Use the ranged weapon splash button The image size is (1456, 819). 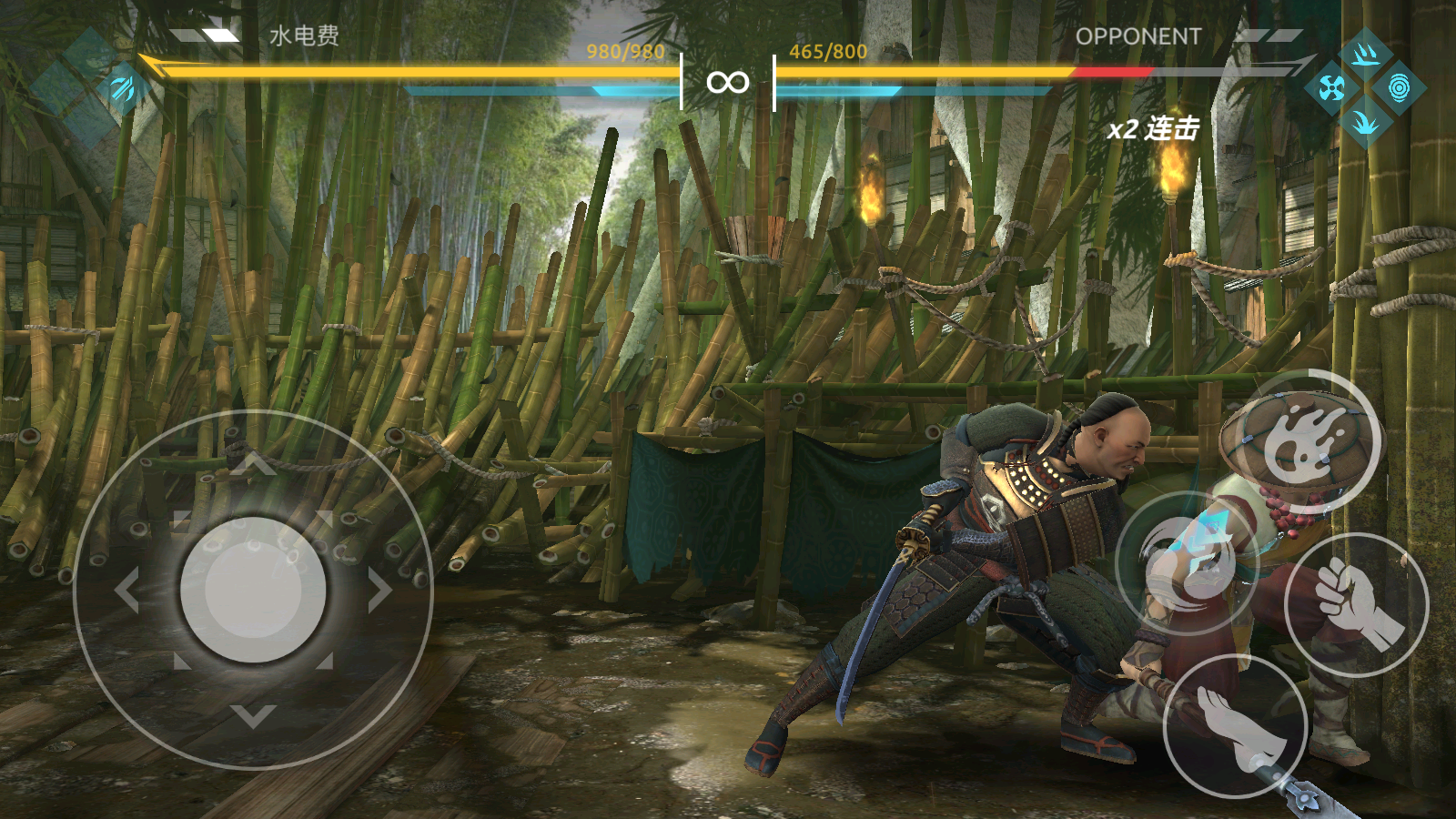pyautogui.click(x=1310, y=440)
